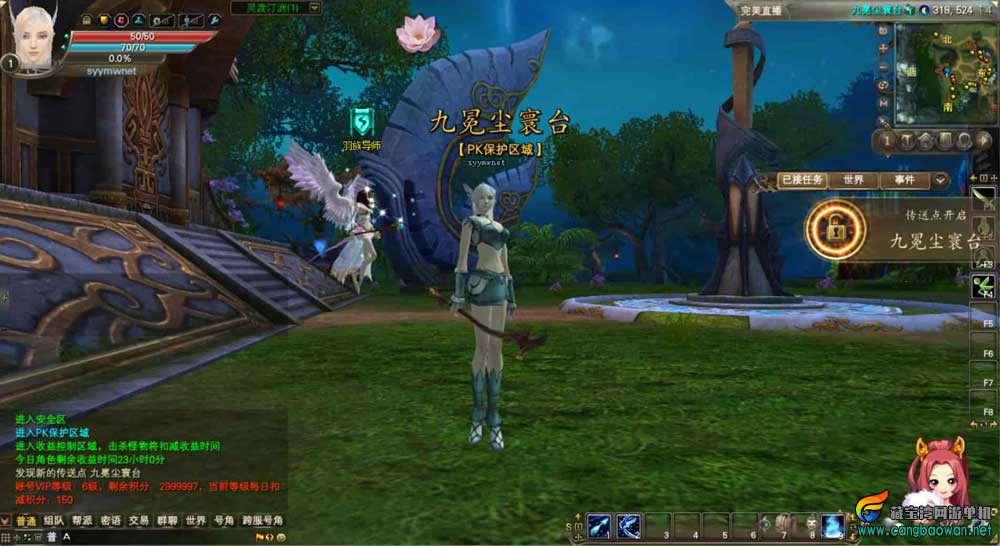Switch to the 跨服号角 chat tab

point(264,520)
